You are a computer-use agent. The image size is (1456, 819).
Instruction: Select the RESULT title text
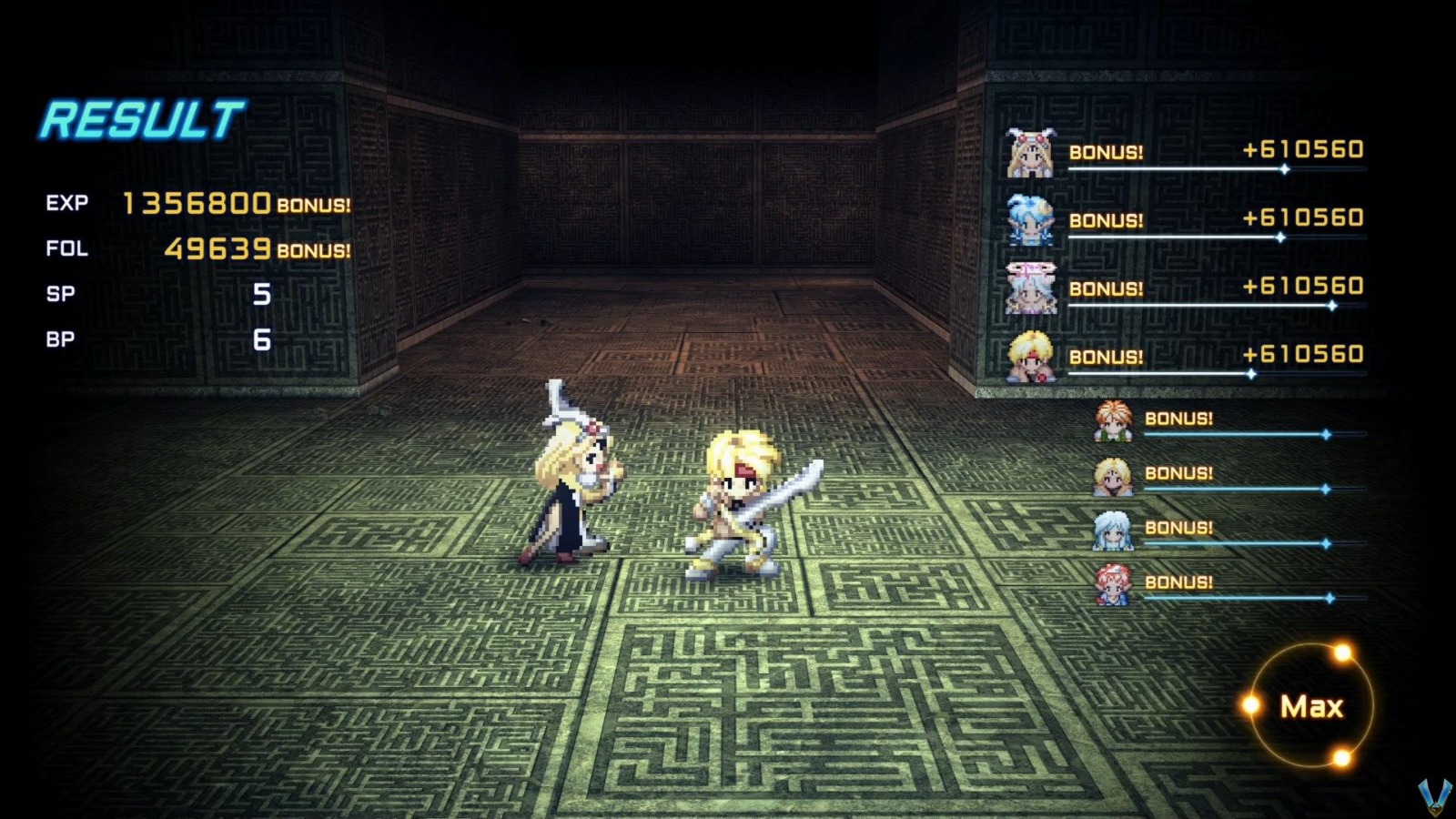[x=141, y=116]
